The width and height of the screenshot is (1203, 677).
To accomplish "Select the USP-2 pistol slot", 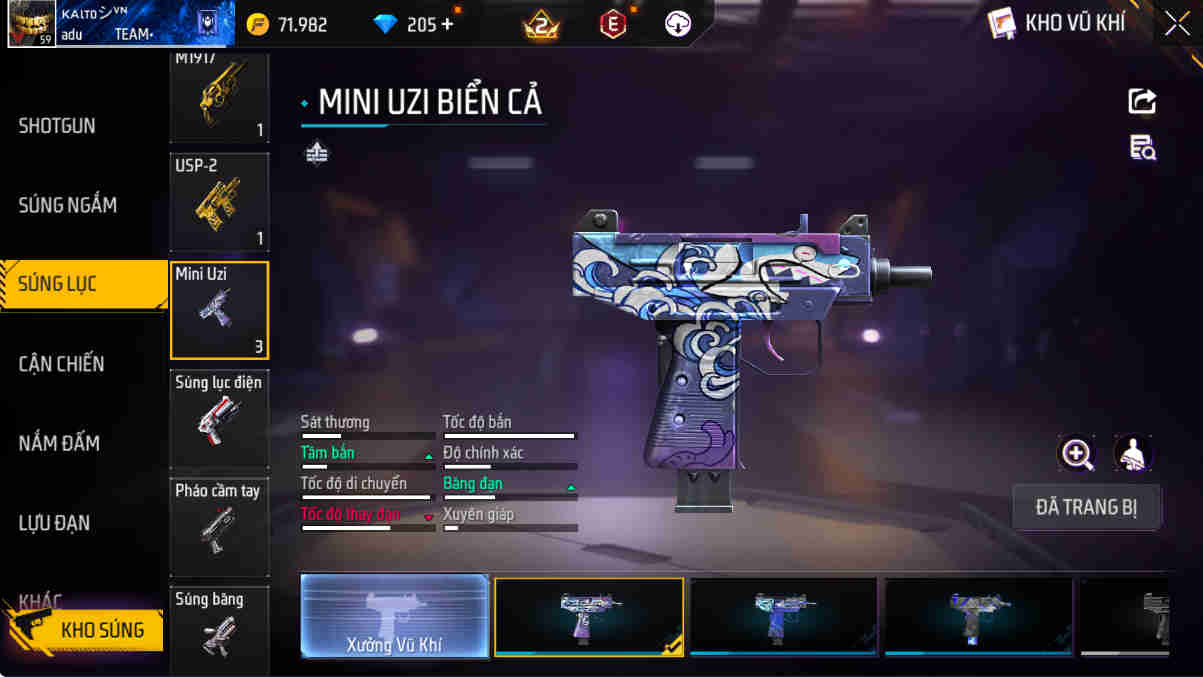I will [x=219, y=201].
